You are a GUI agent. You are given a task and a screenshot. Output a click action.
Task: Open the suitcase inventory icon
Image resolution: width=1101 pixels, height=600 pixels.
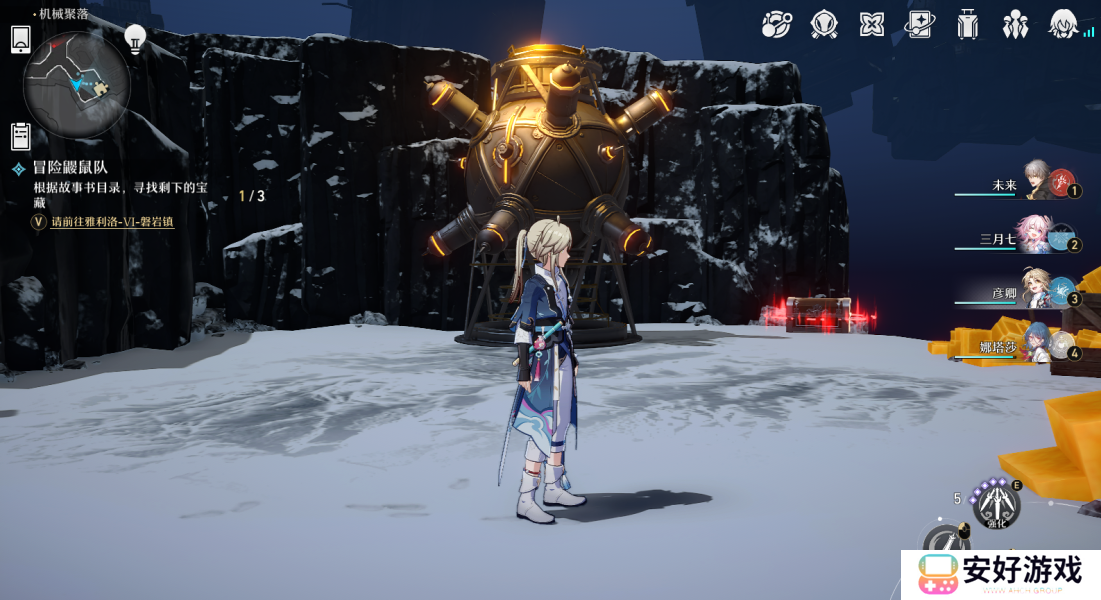coord(967,24)
